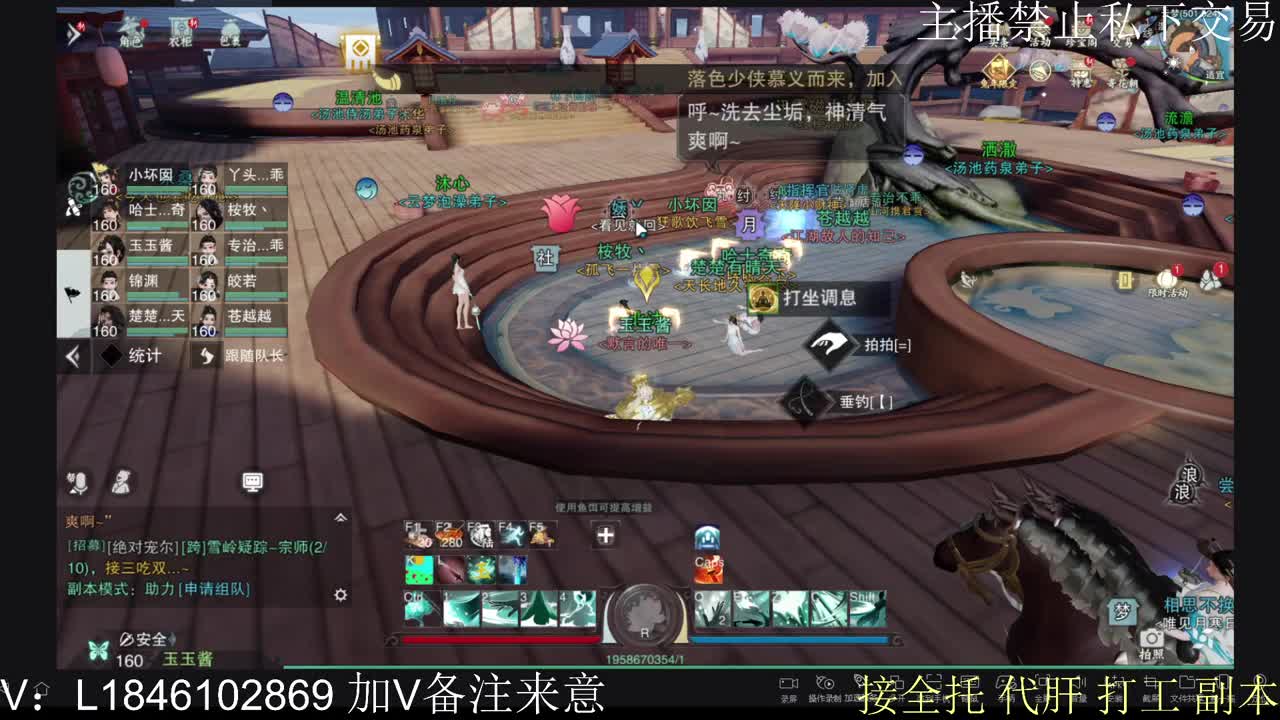
Task: Select teammate 玉玉酱's portrait in the team list
Action: [x=110, y=243]
